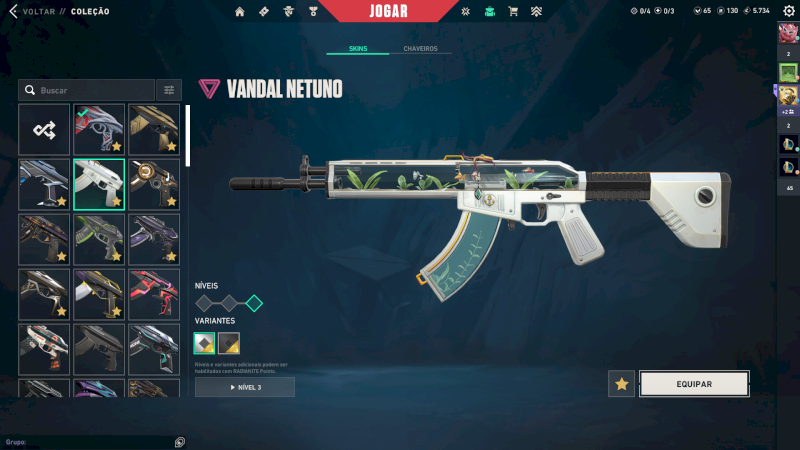Open the pink and red-haired friend avatar at top
Screen dimensions: 800x450
coord(788,32)
